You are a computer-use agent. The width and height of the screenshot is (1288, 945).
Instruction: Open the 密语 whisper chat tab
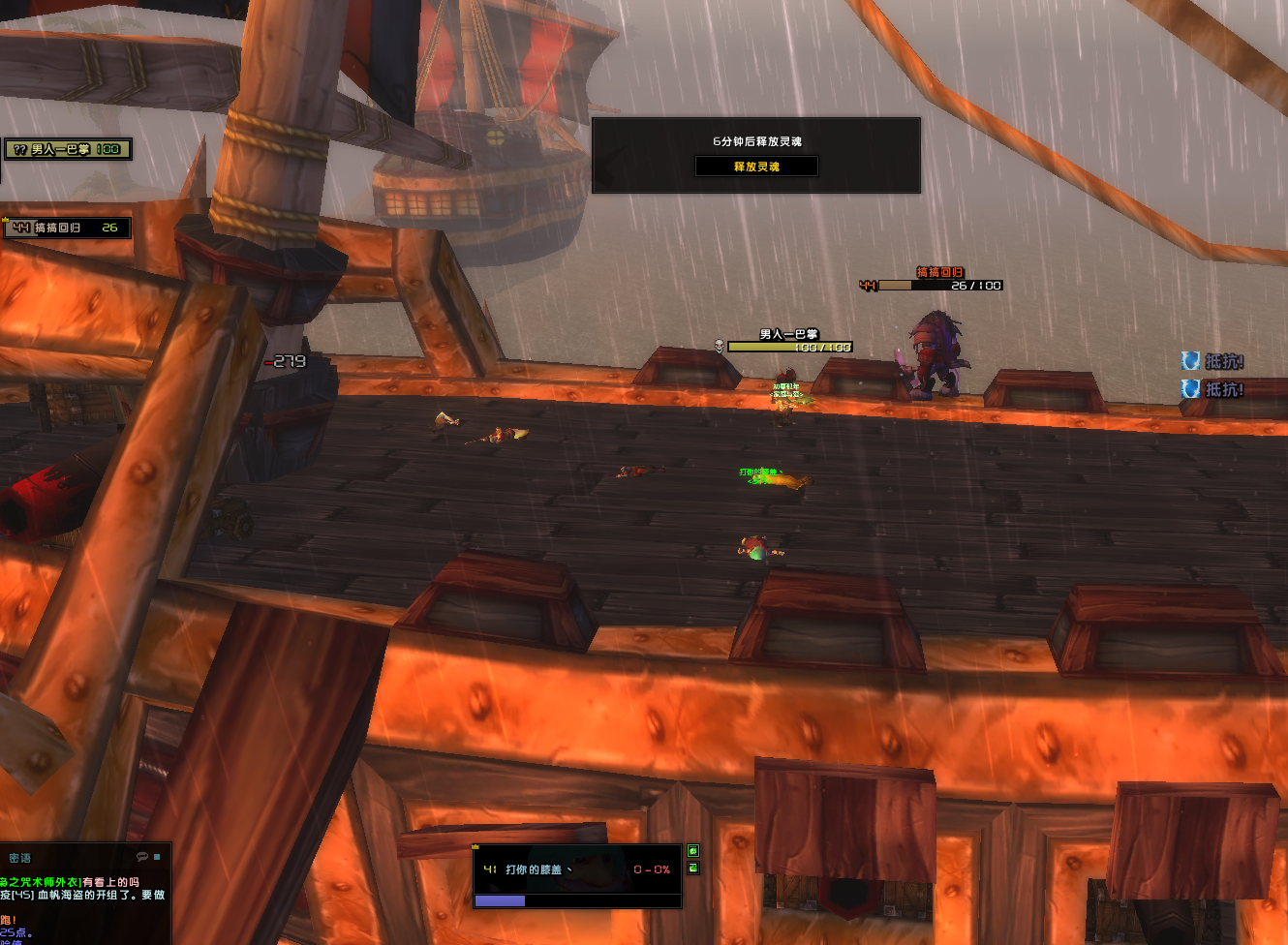click(20, 858)
